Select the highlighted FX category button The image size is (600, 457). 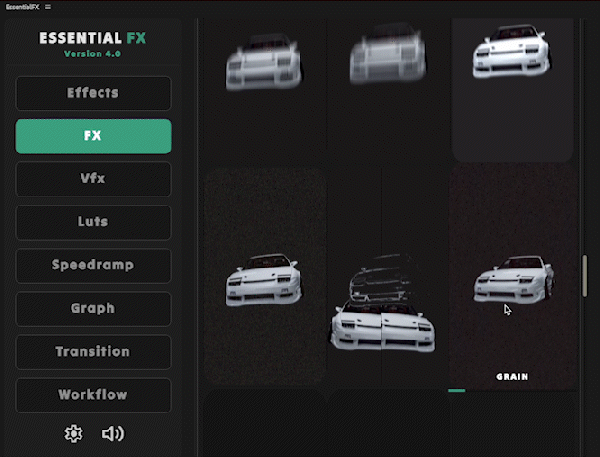coord(93,136)
